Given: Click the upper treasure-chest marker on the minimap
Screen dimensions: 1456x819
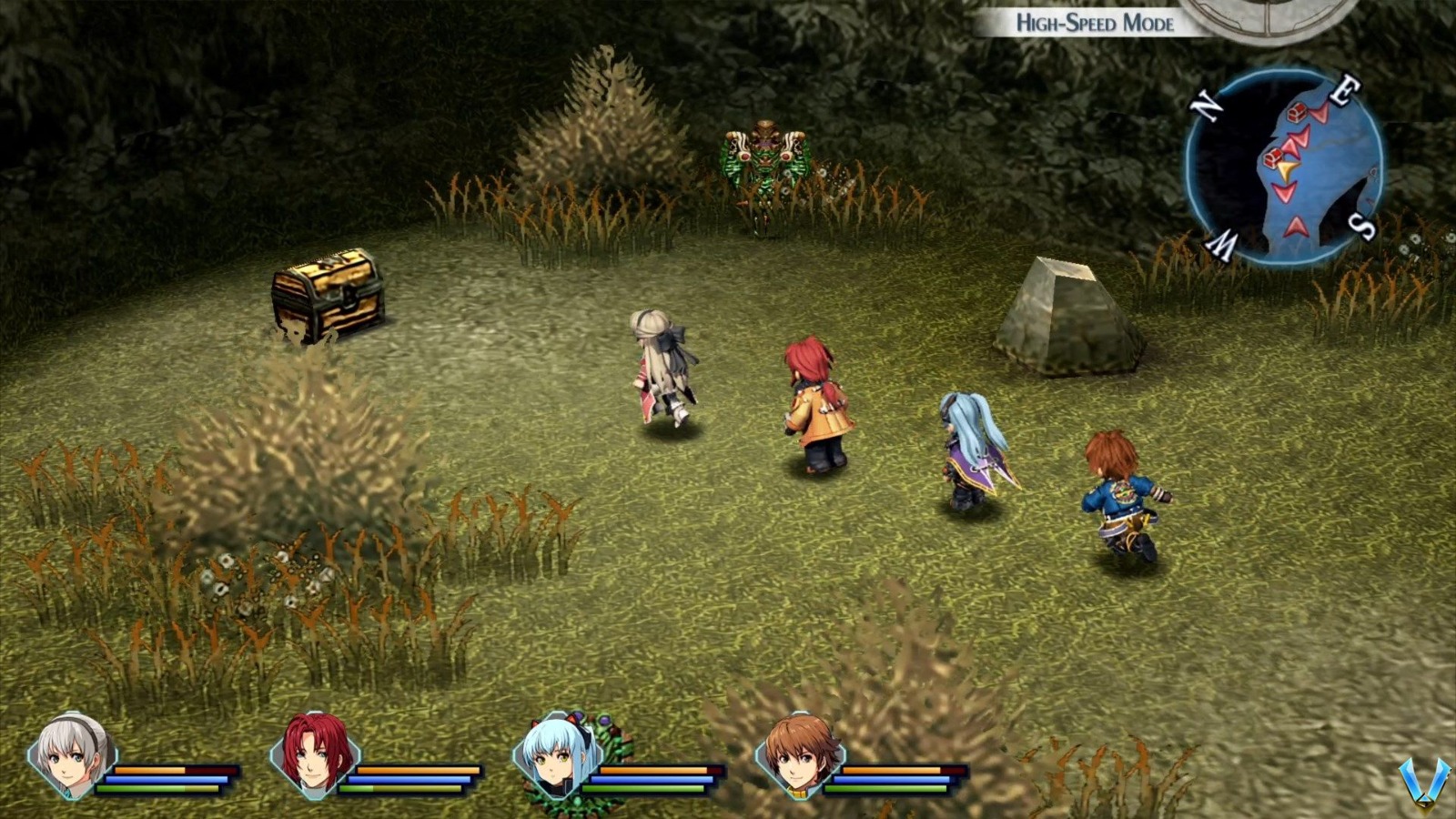Looking at the screenshot, I should 1296,113.
